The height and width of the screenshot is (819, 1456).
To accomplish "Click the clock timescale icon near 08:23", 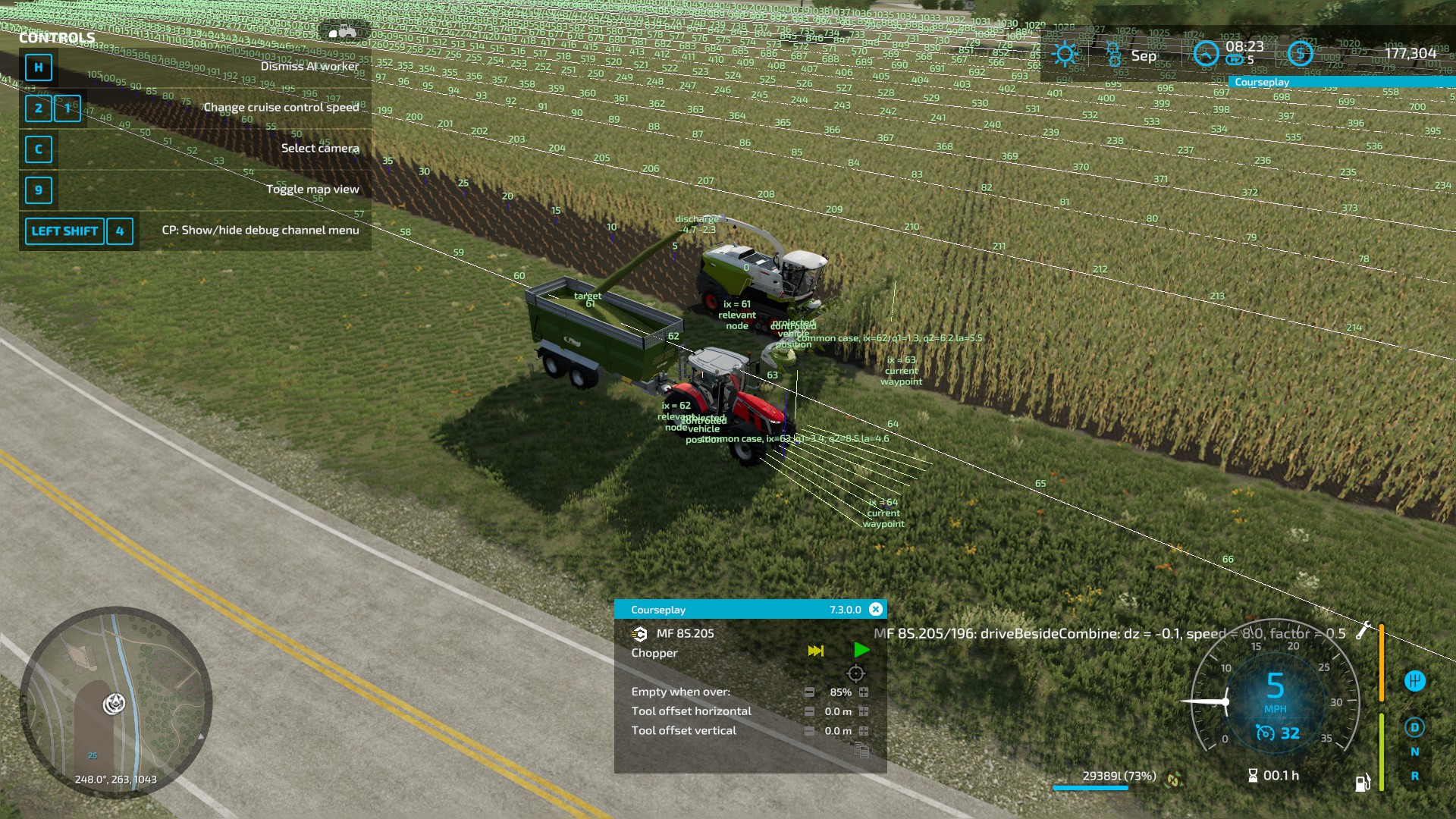I will (1207, 53).
